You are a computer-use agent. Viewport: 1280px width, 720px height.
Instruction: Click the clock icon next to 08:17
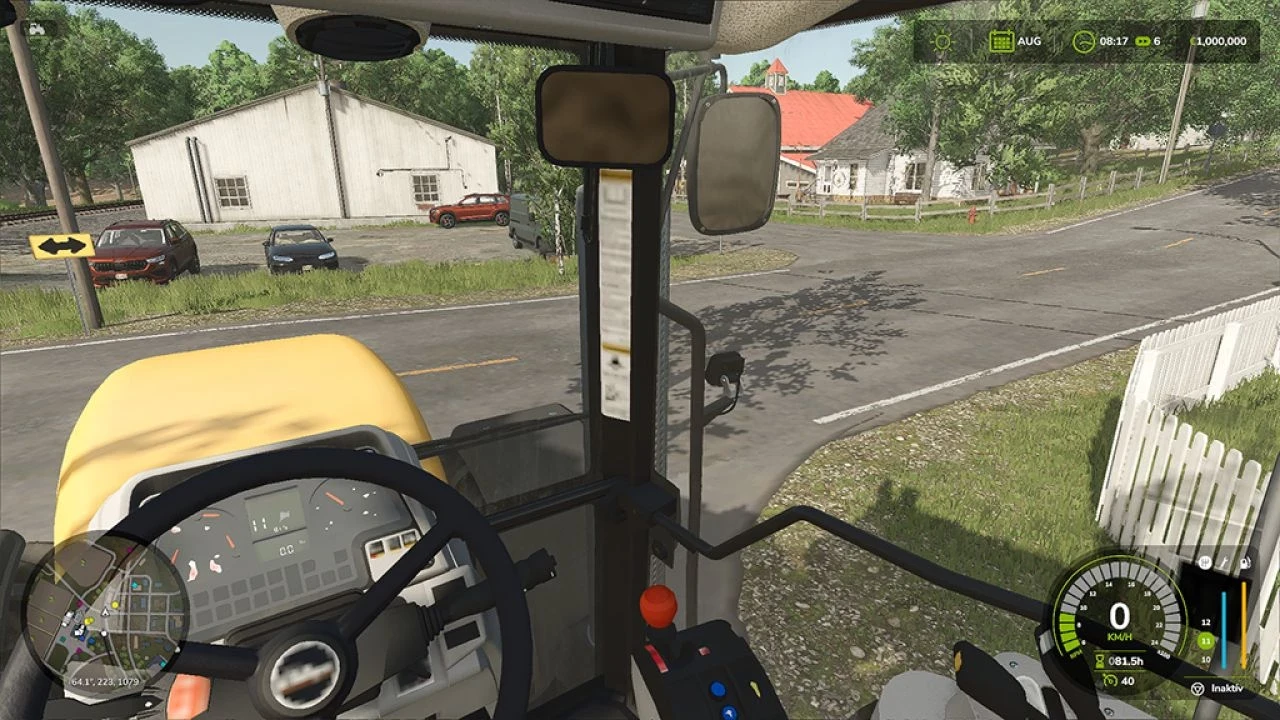1084,40
